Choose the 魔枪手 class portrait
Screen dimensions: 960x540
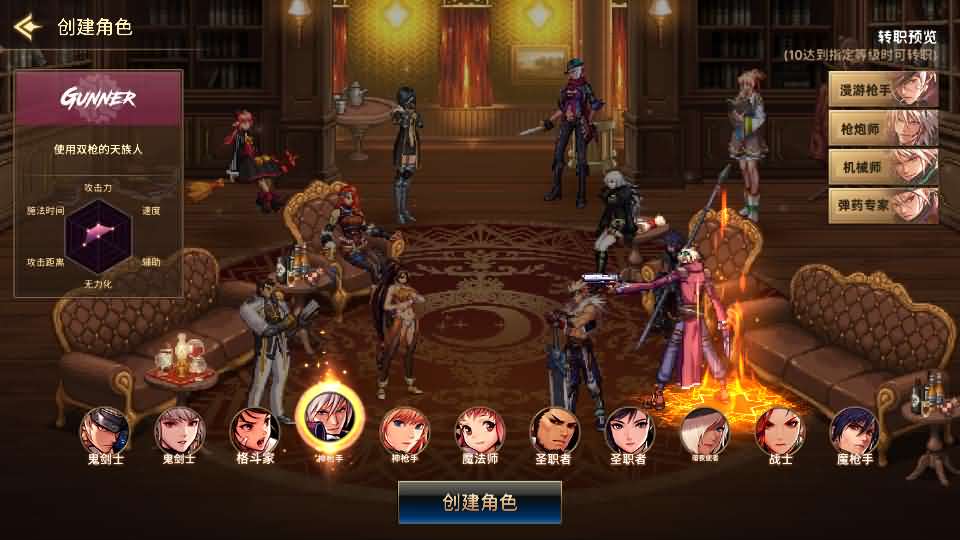tap(855, 431)
